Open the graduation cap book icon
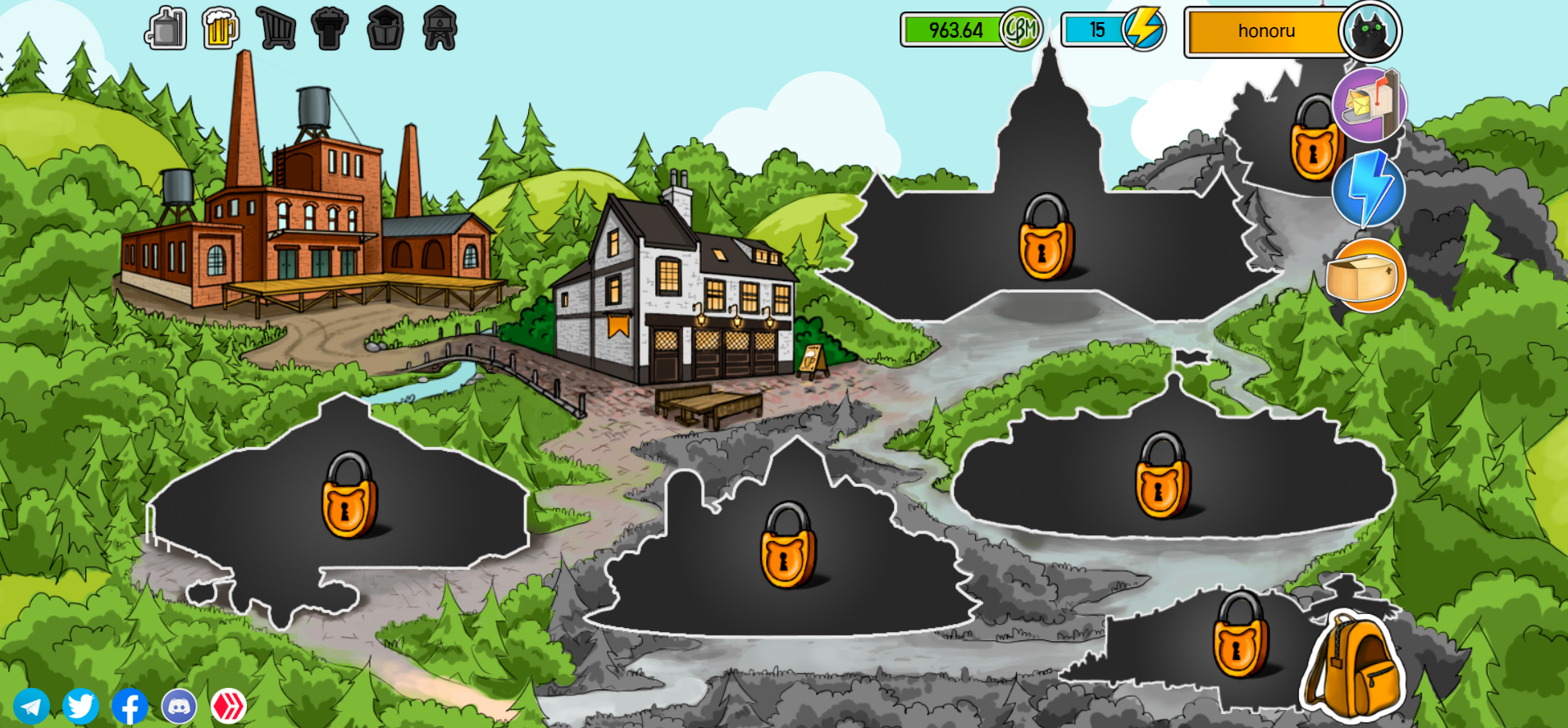The image size is (1568, 728). (385, 29)
